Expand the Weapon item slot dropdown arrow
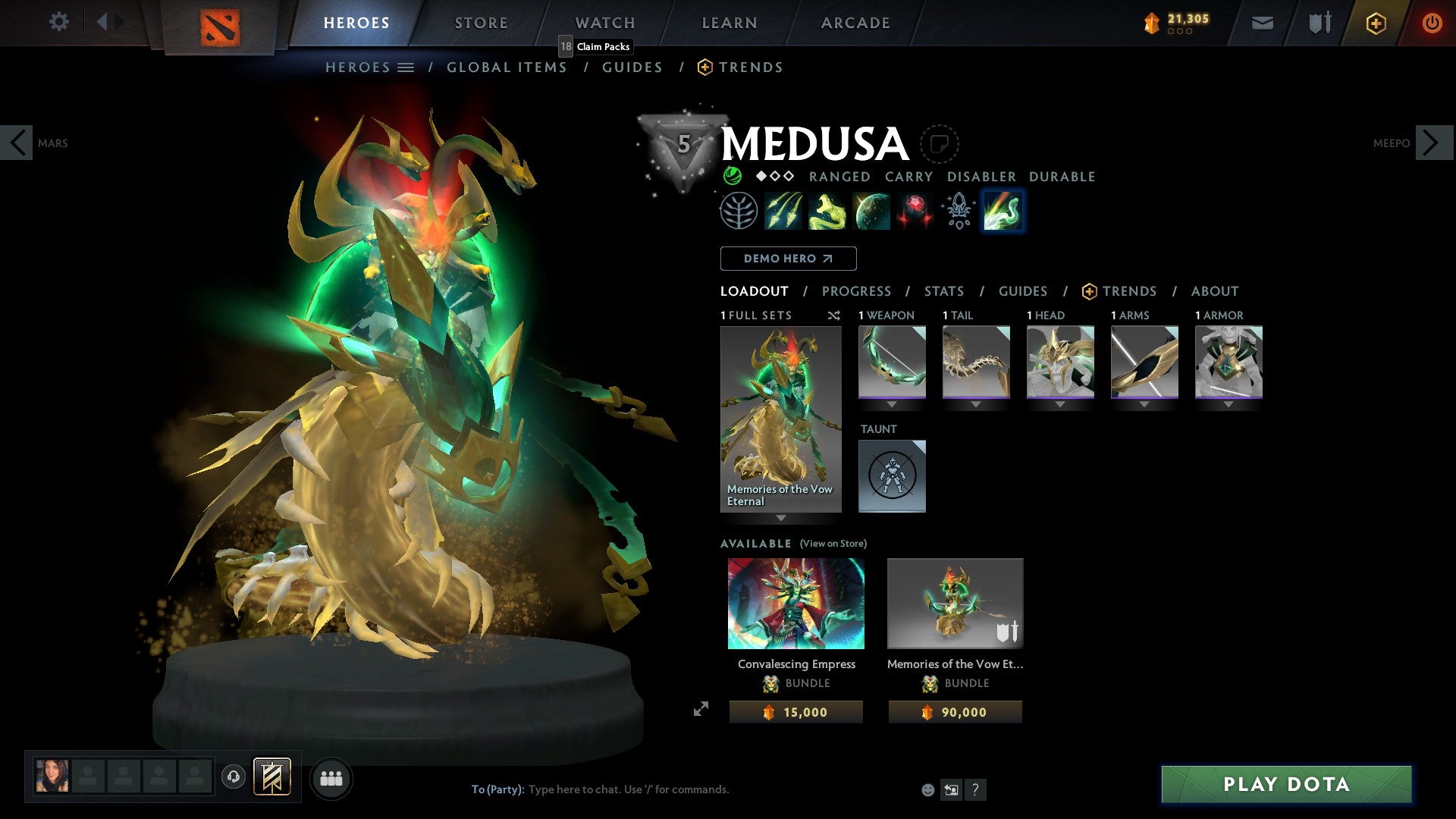Image resolution: width=1456 pixels, height=819 pixels. (892, 404)
